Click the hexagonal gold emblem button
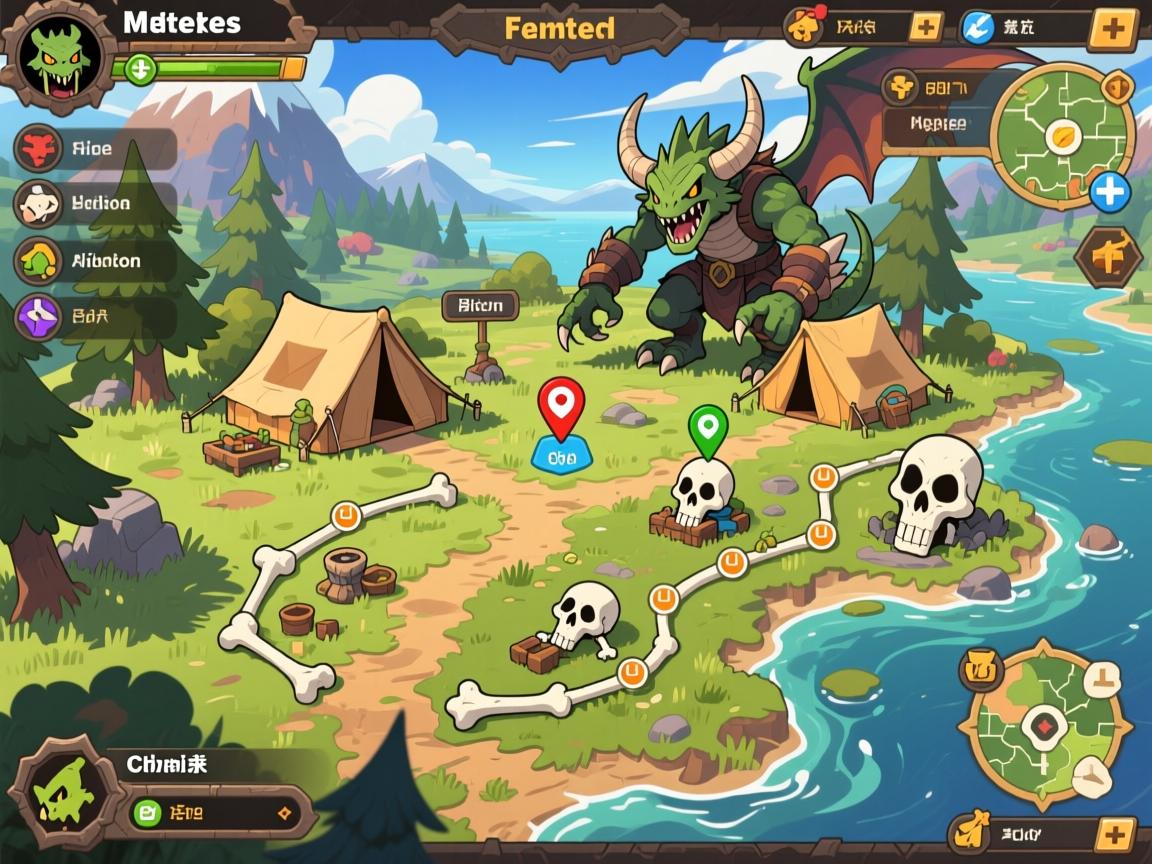This screenshot has height=864, width=1152. click(x=1108, y=257)
